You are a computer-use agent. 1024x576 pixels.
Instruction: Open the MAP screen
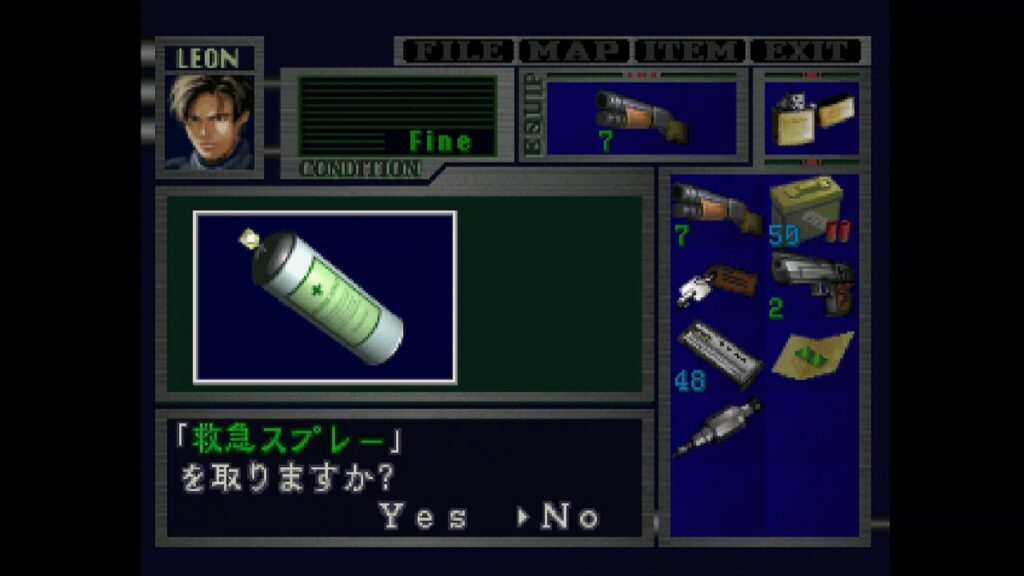click(574, 50)
